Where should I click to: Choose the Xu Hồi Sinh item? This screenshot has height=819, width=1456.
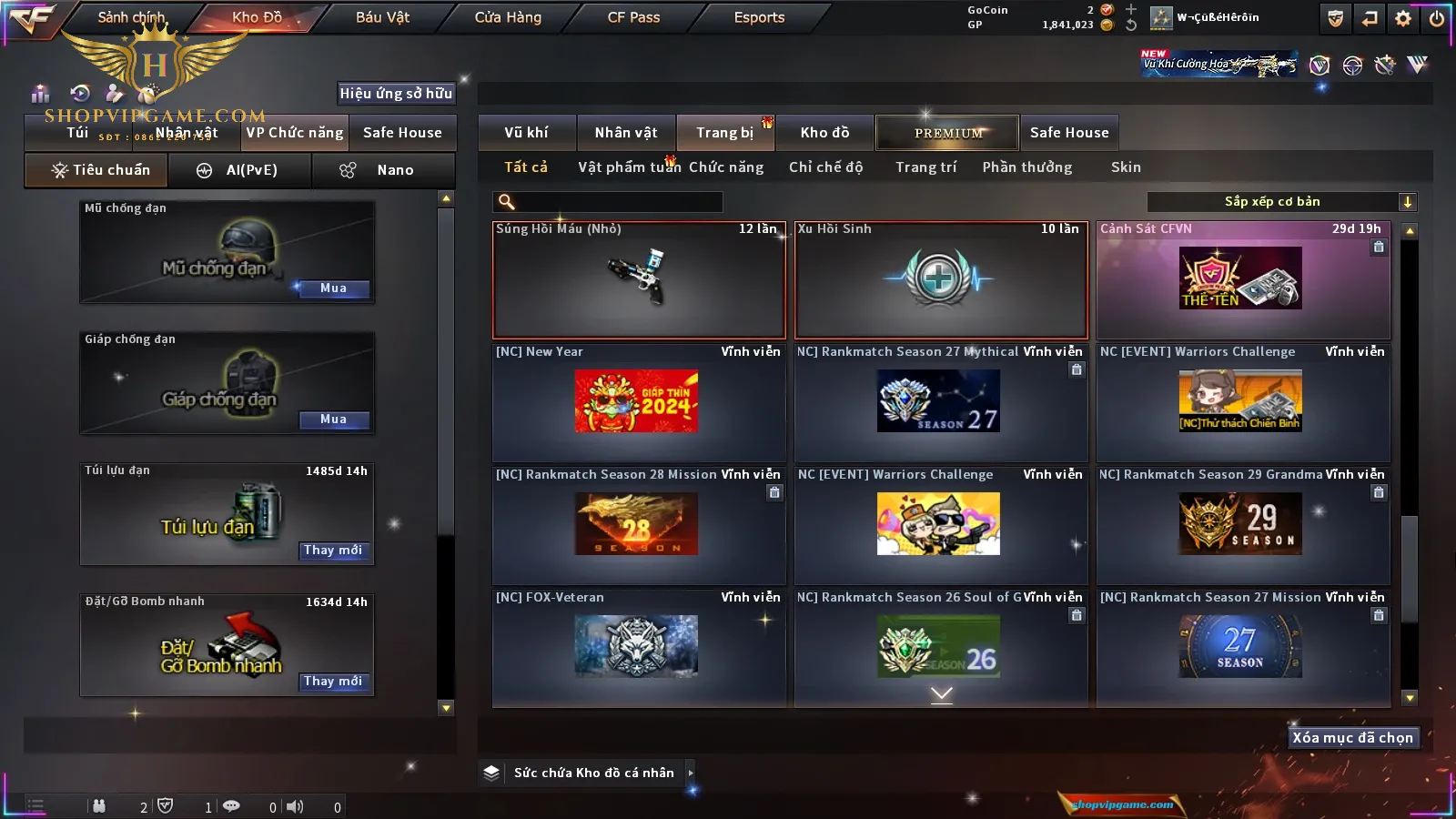click(x=941, y=280)
